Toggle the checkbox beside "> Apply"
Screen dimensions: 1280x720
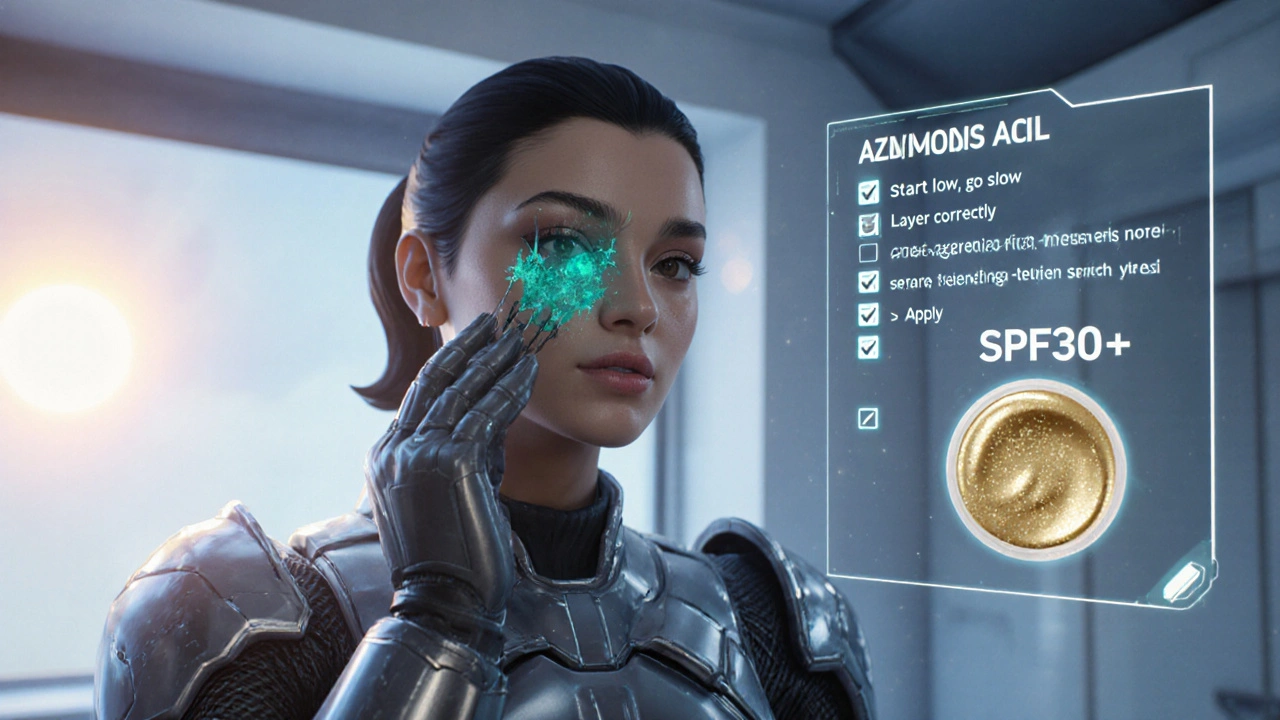(868, 314)
